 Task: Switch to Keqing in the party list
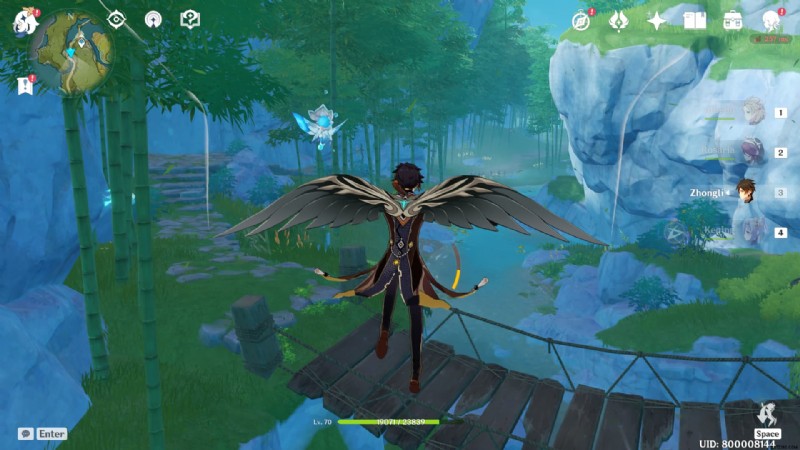pos(750,233)
